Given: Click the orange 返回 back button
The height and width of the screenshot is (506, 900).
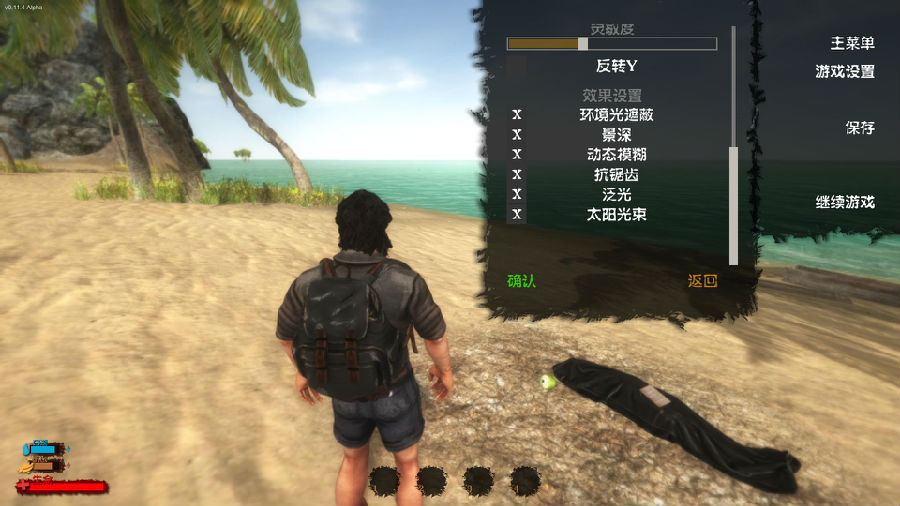Looking at the screenshot, I should pyautogui.click(x=702, y=281).
